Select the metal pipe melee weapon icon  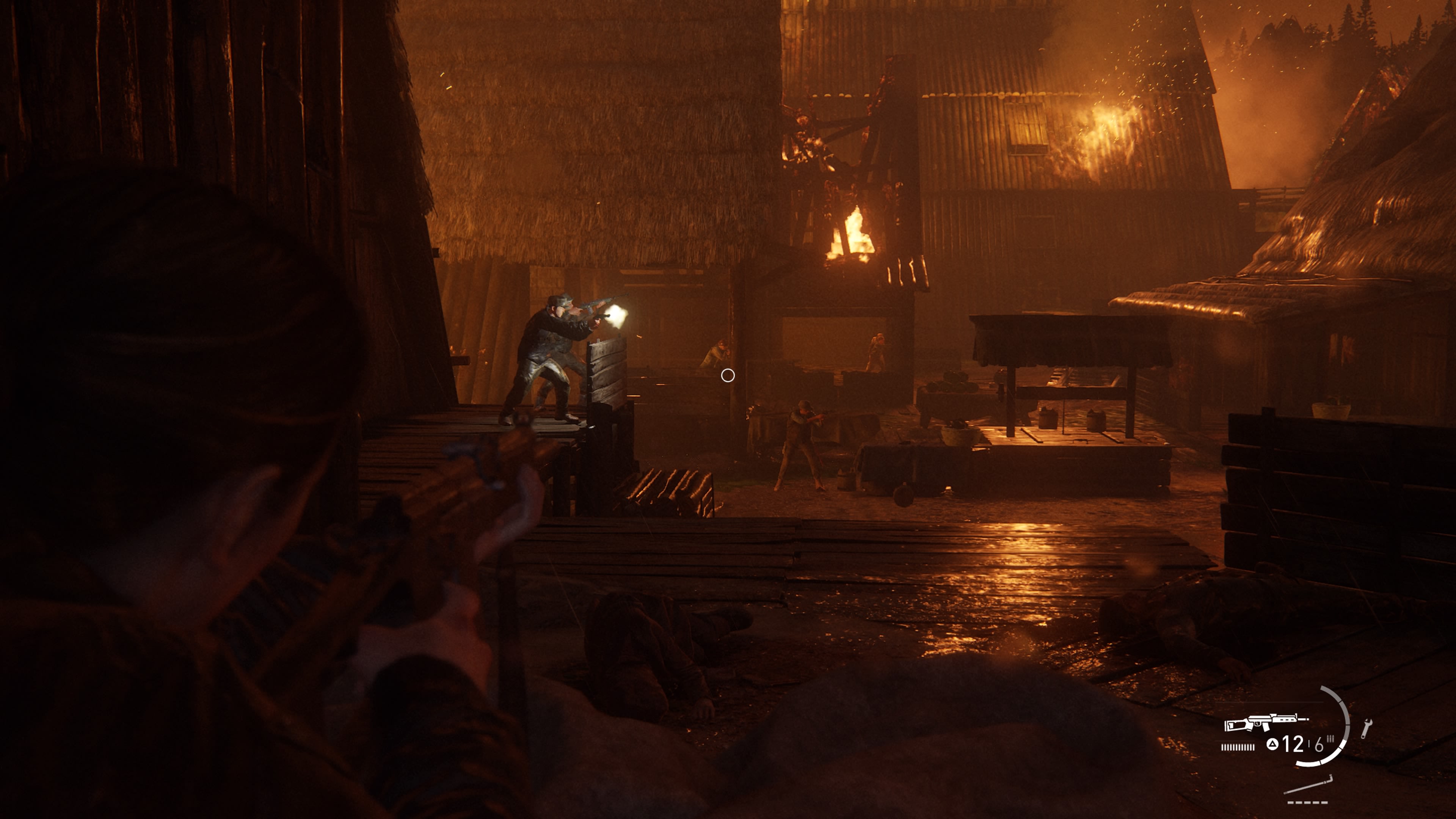click(x=1308, y=786)
